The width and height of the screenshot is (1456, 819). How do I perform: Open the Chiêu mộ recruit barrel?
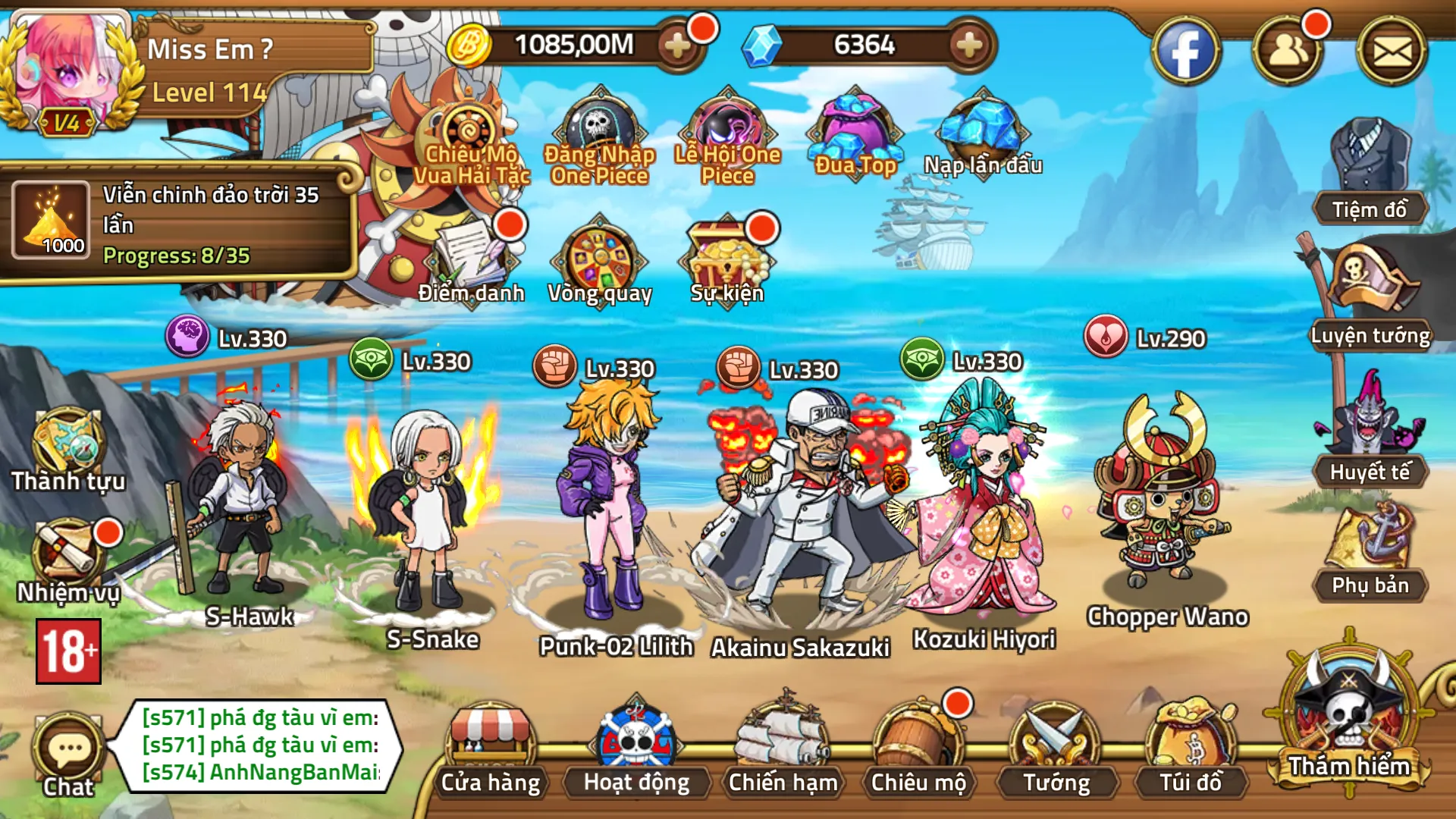click(917, 747)
